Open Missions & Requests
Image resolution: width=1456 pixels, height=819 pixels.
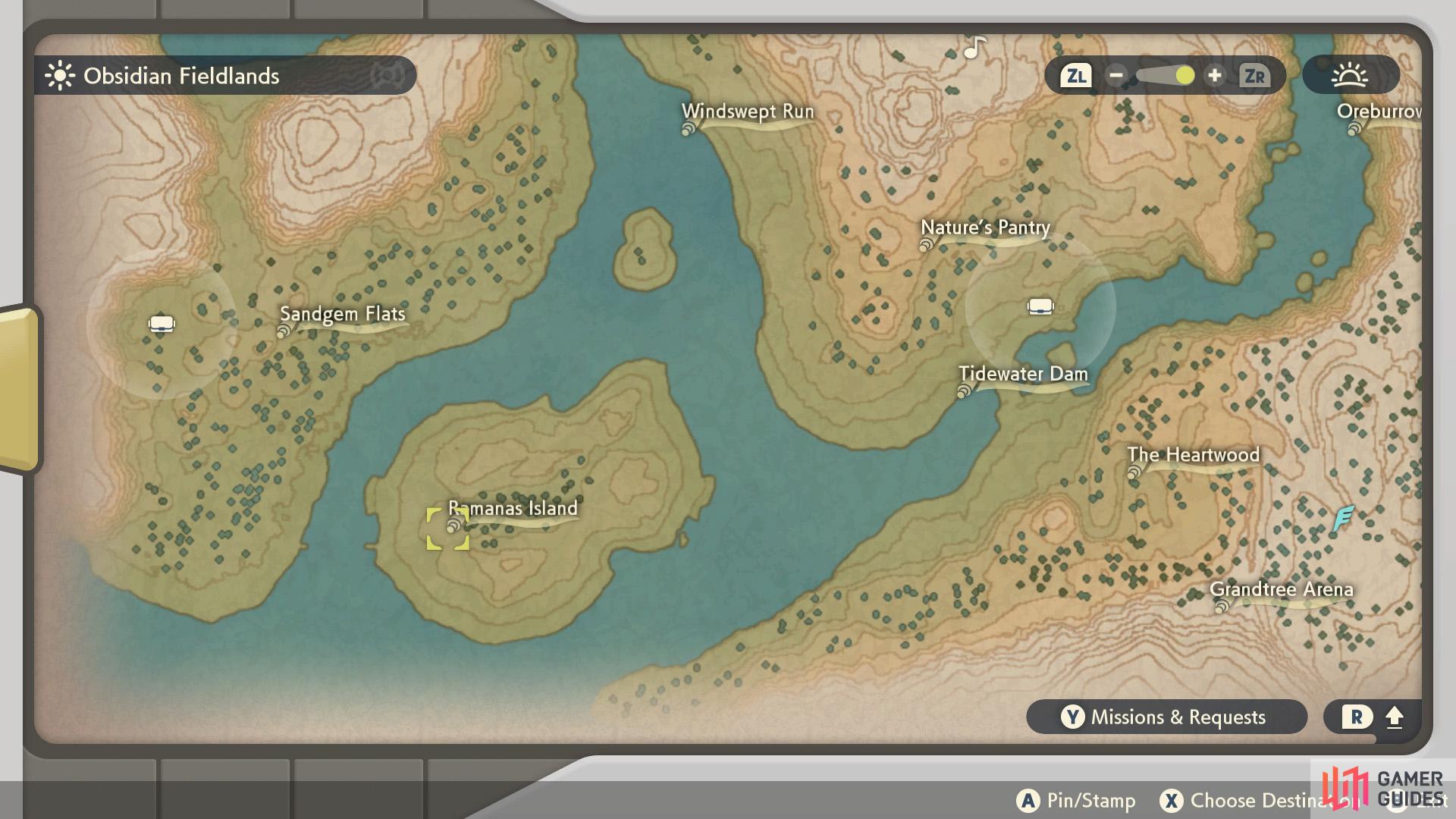point(1167,717)
